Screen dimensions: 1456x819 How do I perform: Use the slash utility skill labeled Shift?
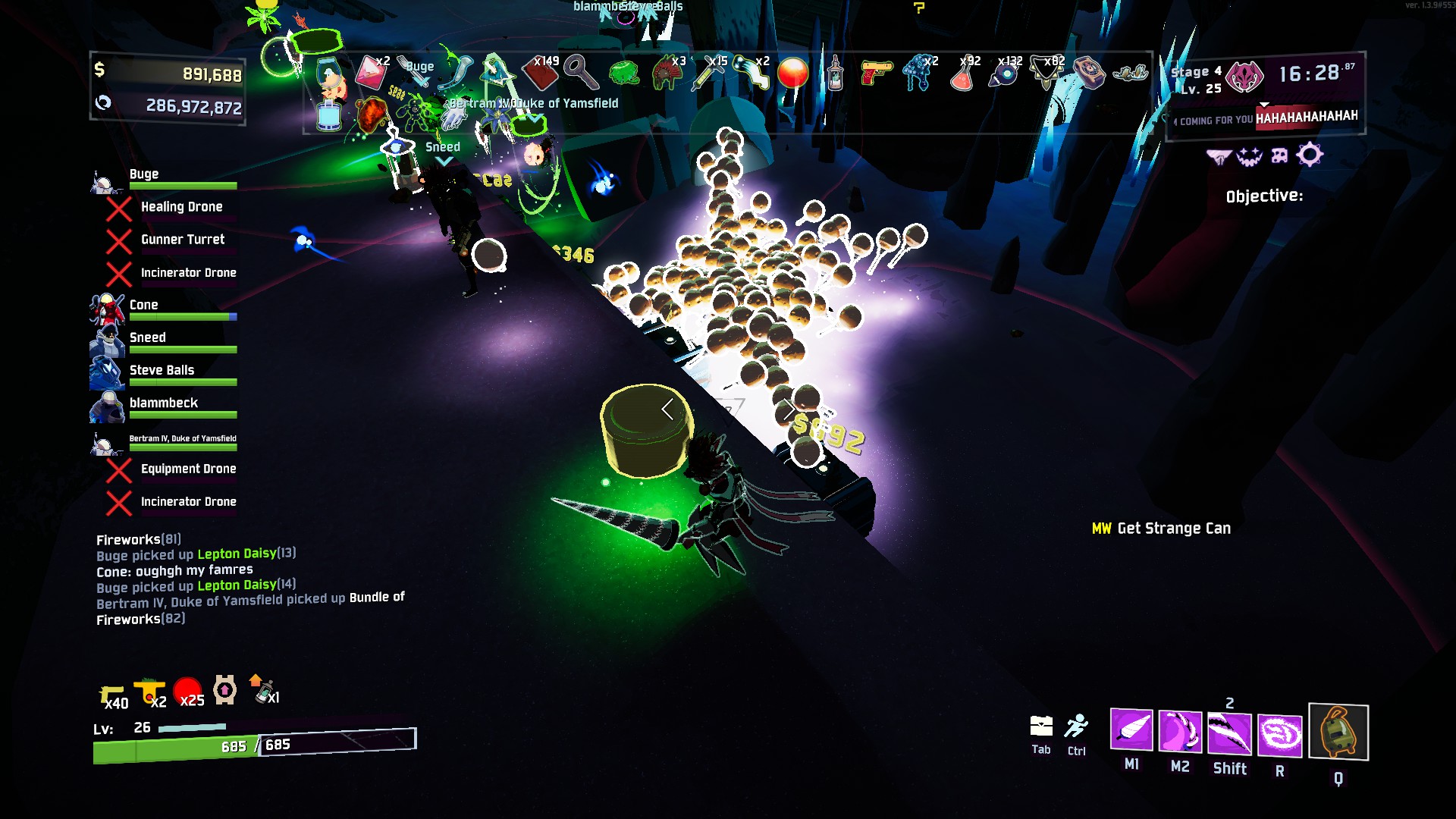tap(1229, 734)
